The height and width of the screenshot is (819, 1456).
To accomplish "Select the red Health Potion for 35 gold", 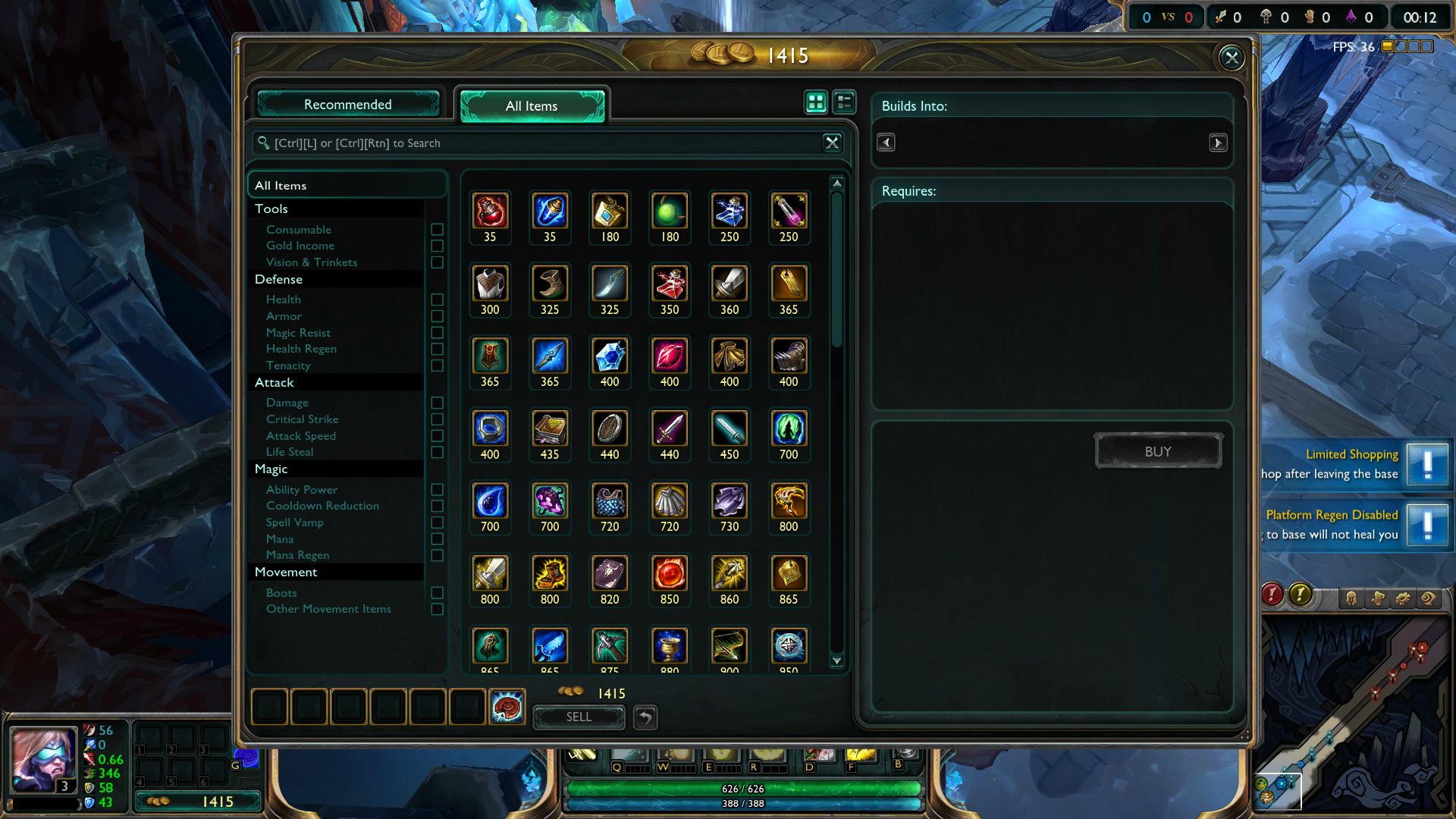I will point(490,212).
